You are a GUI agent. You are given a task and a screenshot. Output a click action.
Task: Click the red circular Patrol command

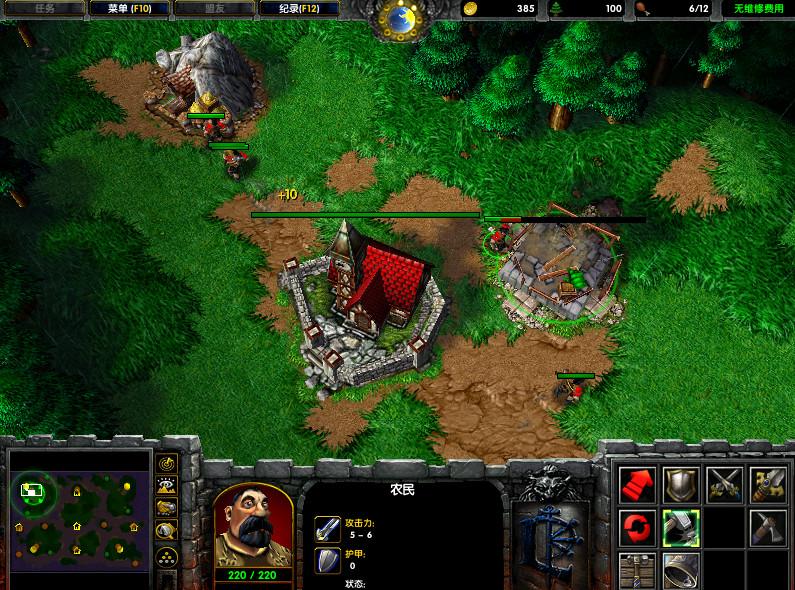coord(637,526)
